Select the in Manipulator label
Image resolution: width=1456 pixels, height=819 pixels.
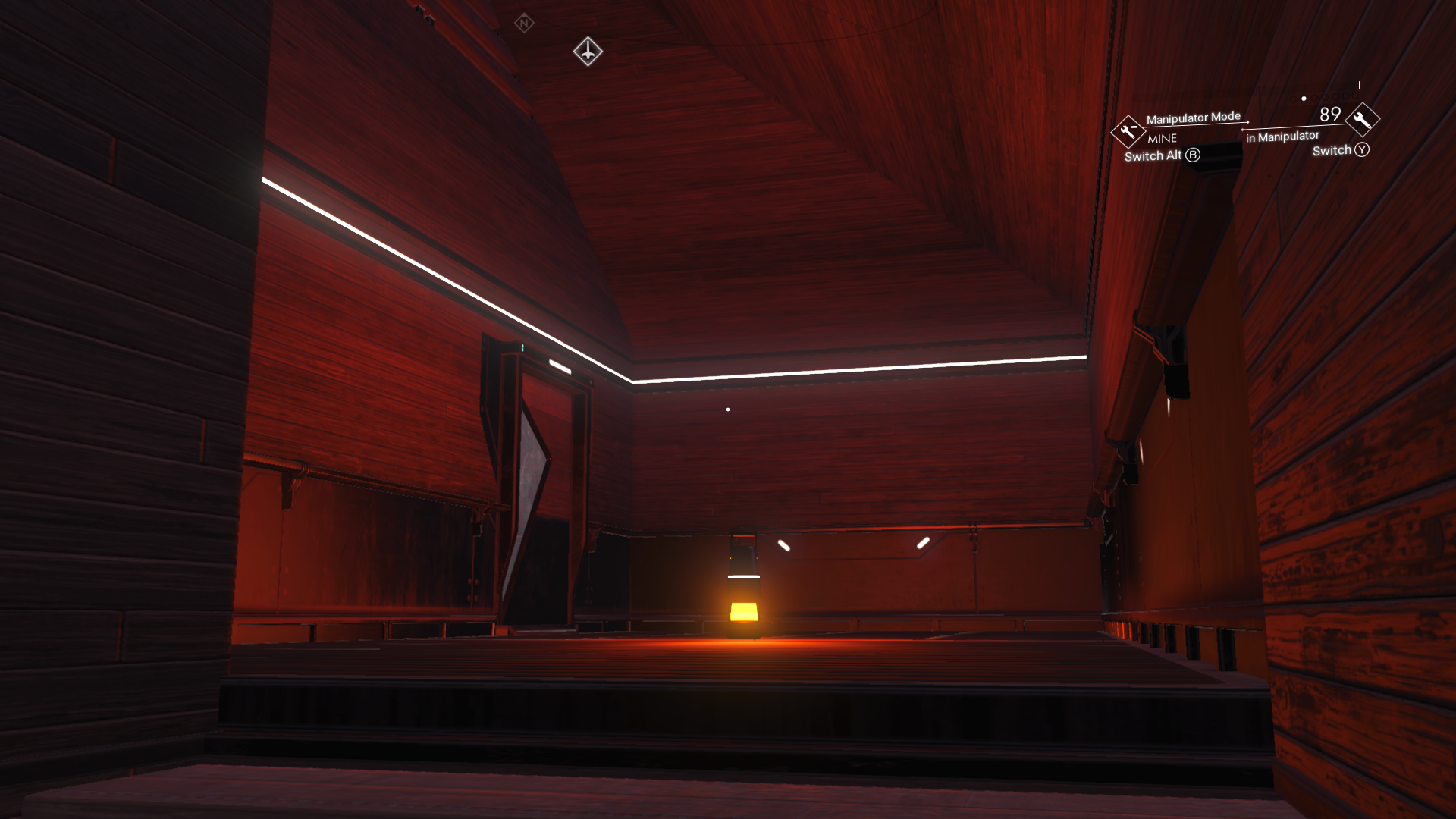tap(1282, 136)
